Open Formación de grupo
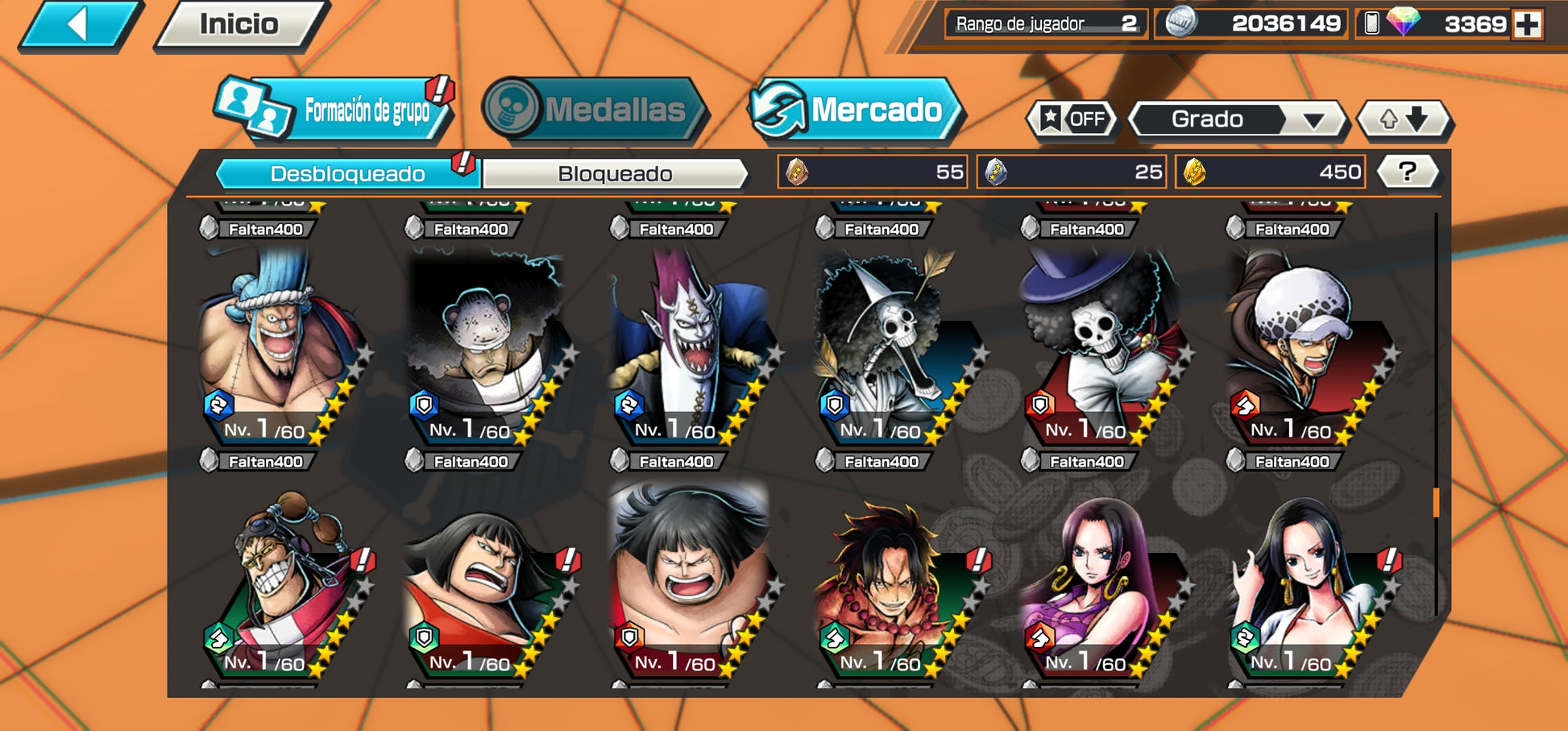This screenshot has height=731, width=1568. [x=334, y=110]
